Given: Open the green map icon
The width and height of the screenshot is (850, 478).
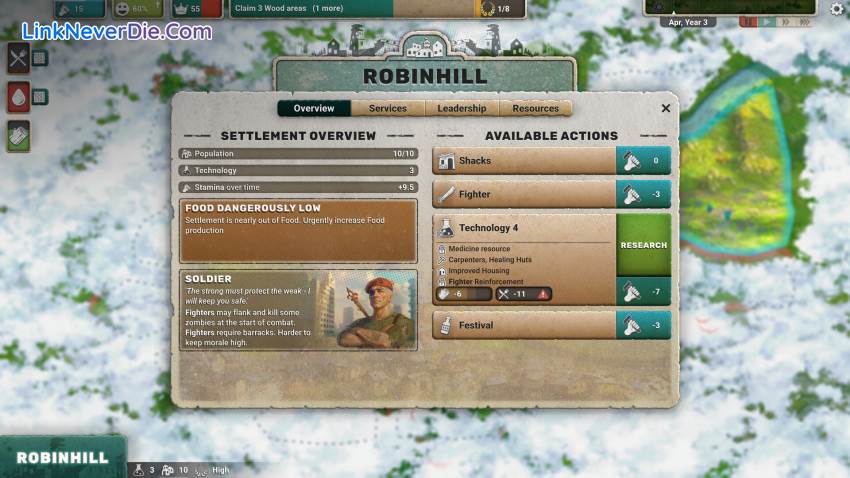Looking at the screenshot, I should 18,135.
